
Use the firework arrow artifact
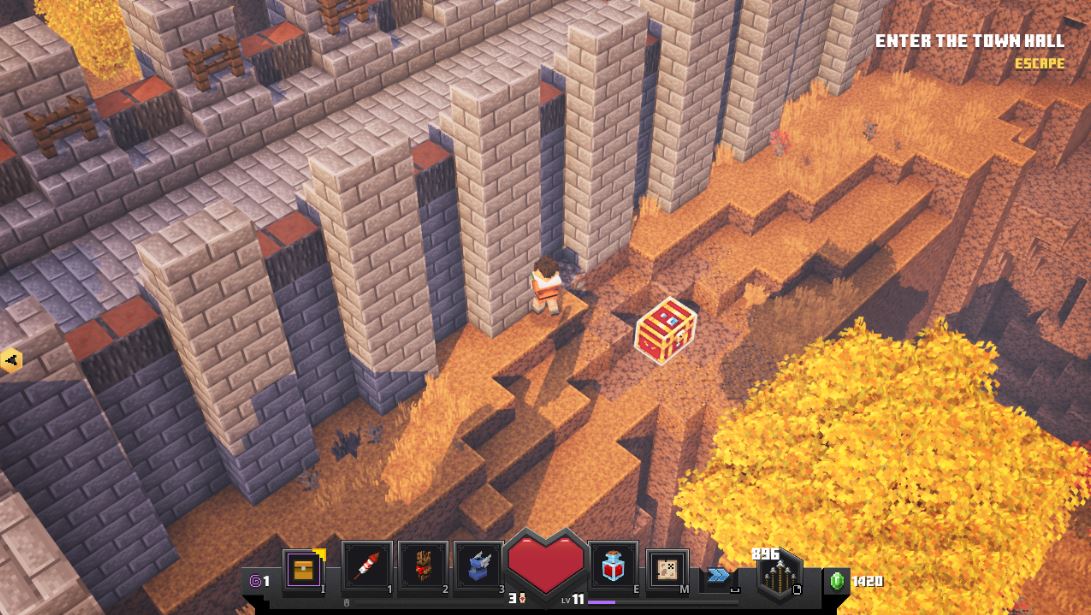click(x=366, y=567)
